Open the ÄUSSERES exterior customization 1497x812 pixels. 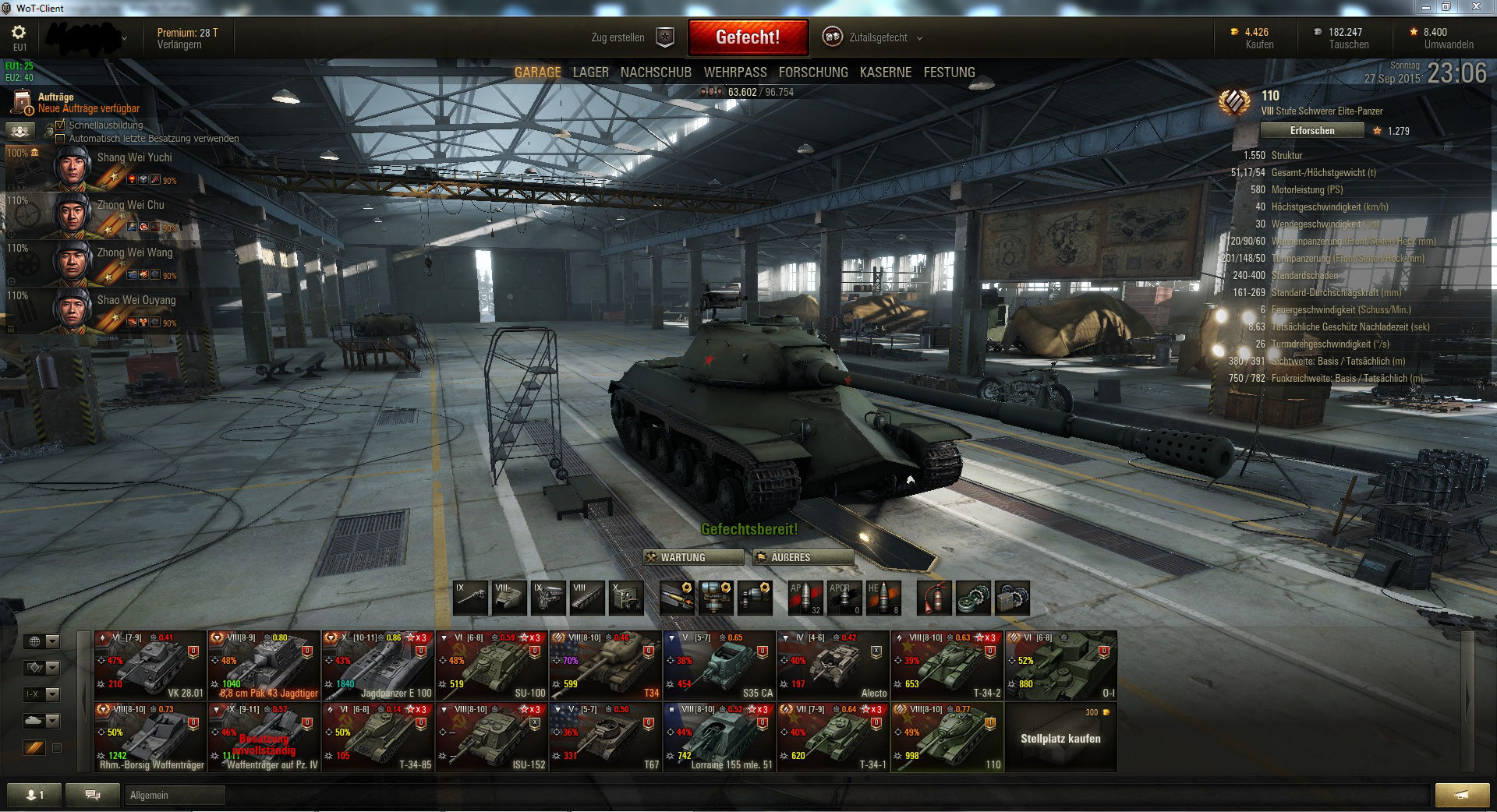pos(802,557)
